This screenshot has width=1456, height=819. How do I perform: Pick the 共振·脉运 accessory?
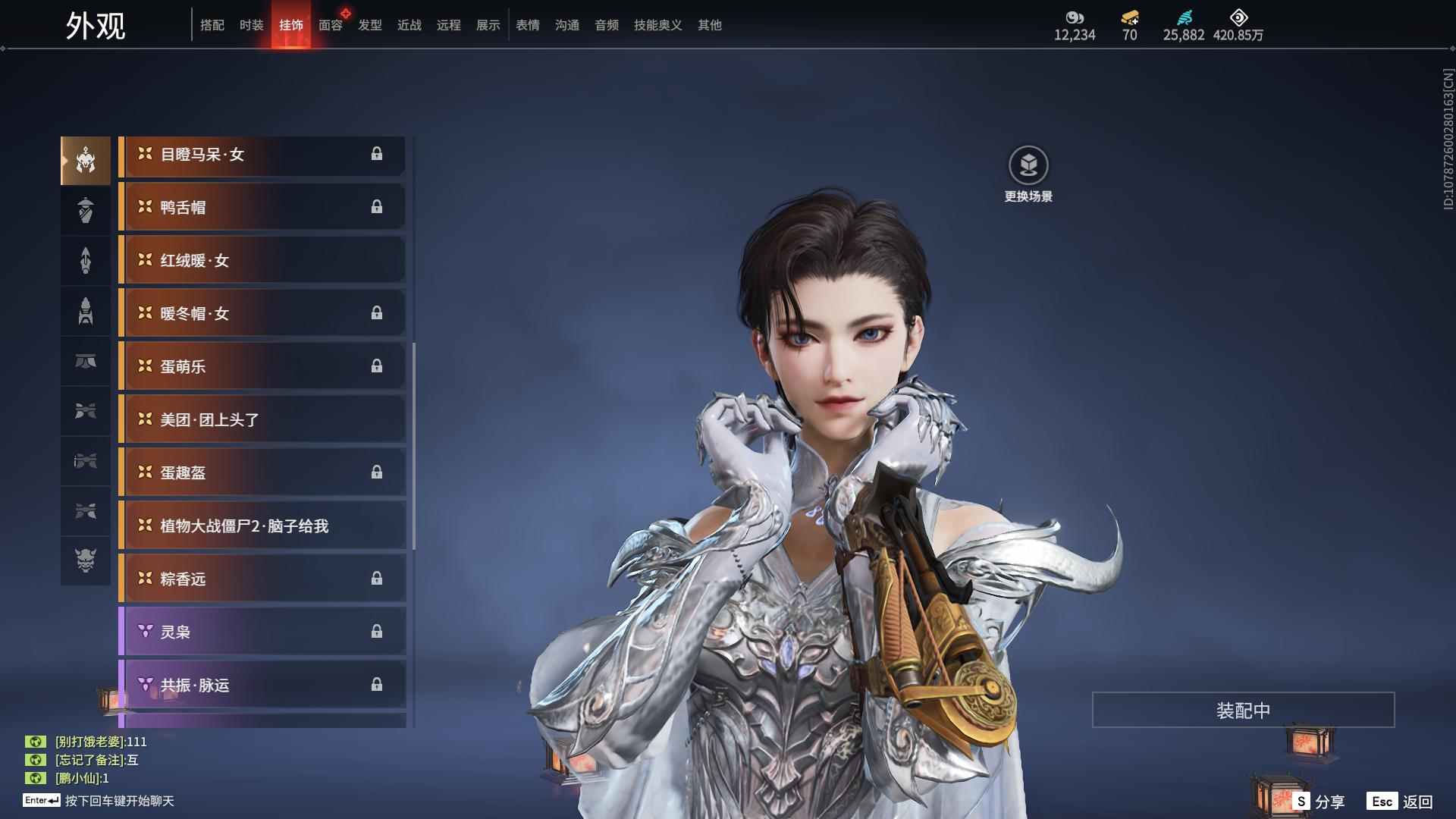click(x=262, y=685)
